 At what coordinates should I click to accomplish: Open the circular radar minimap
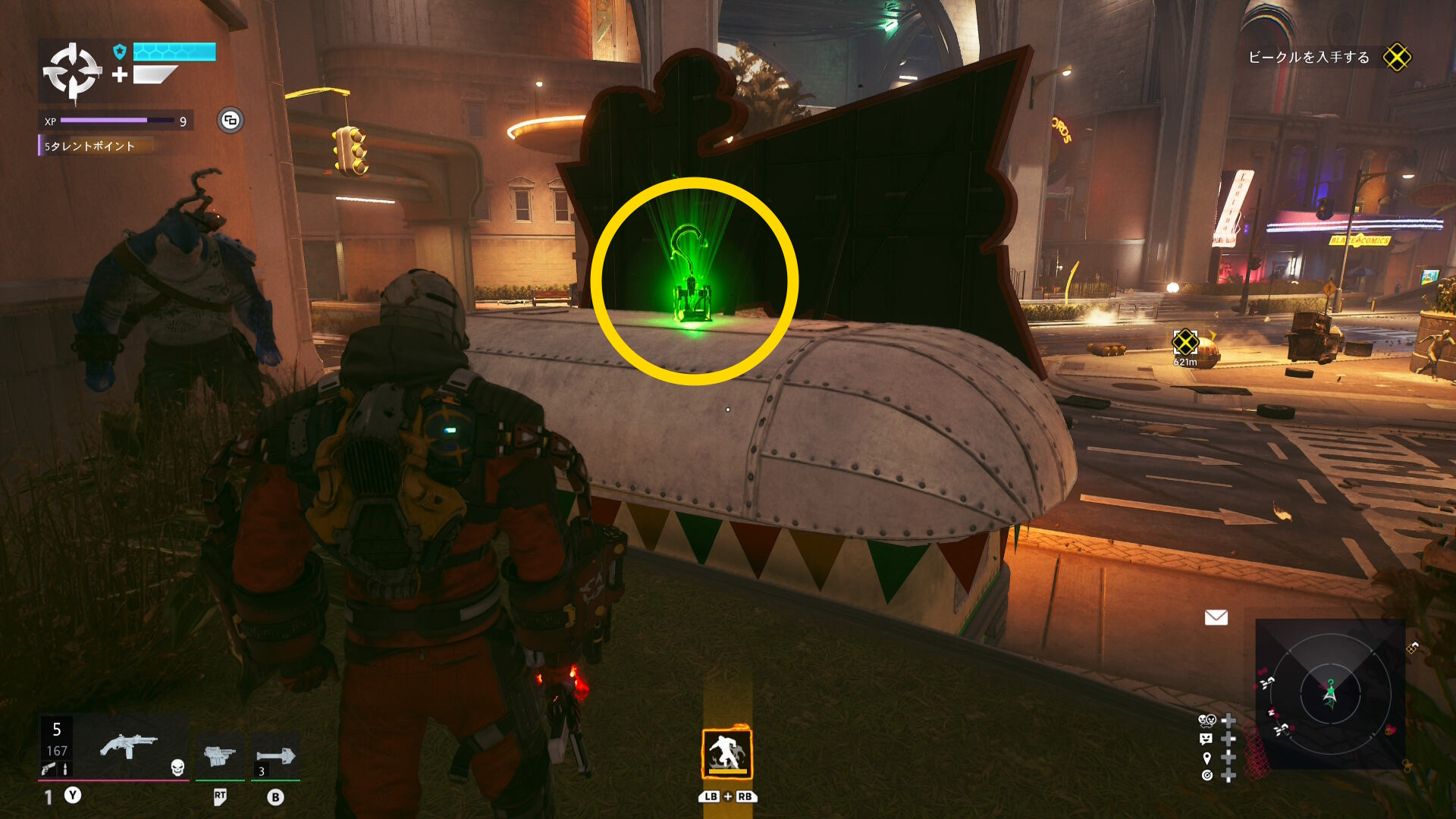coord(1330,693)
